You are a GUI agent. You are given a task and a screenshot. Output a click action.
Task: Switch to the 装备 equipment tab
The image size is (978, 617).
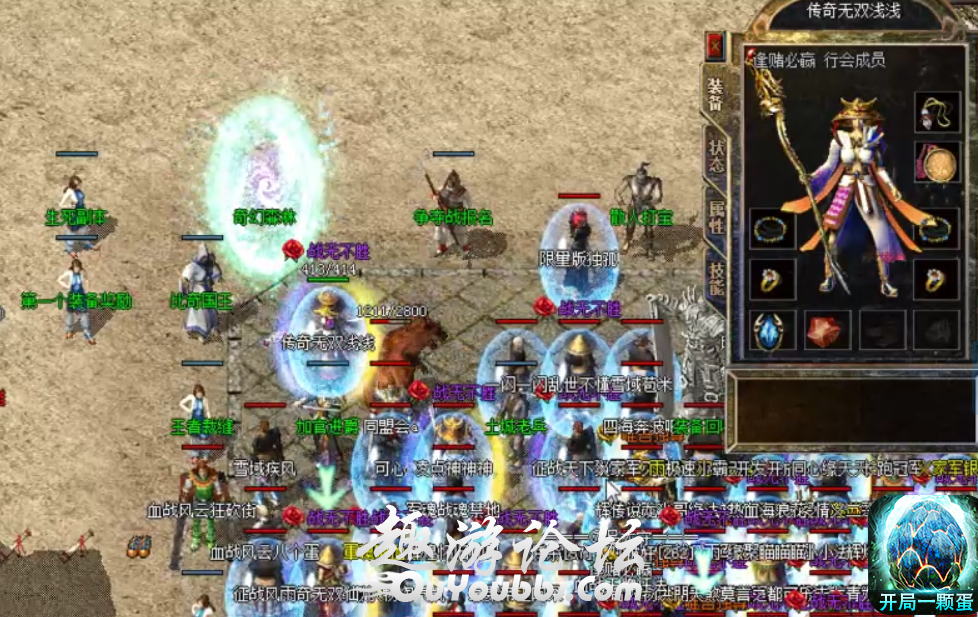pos(716,94)
